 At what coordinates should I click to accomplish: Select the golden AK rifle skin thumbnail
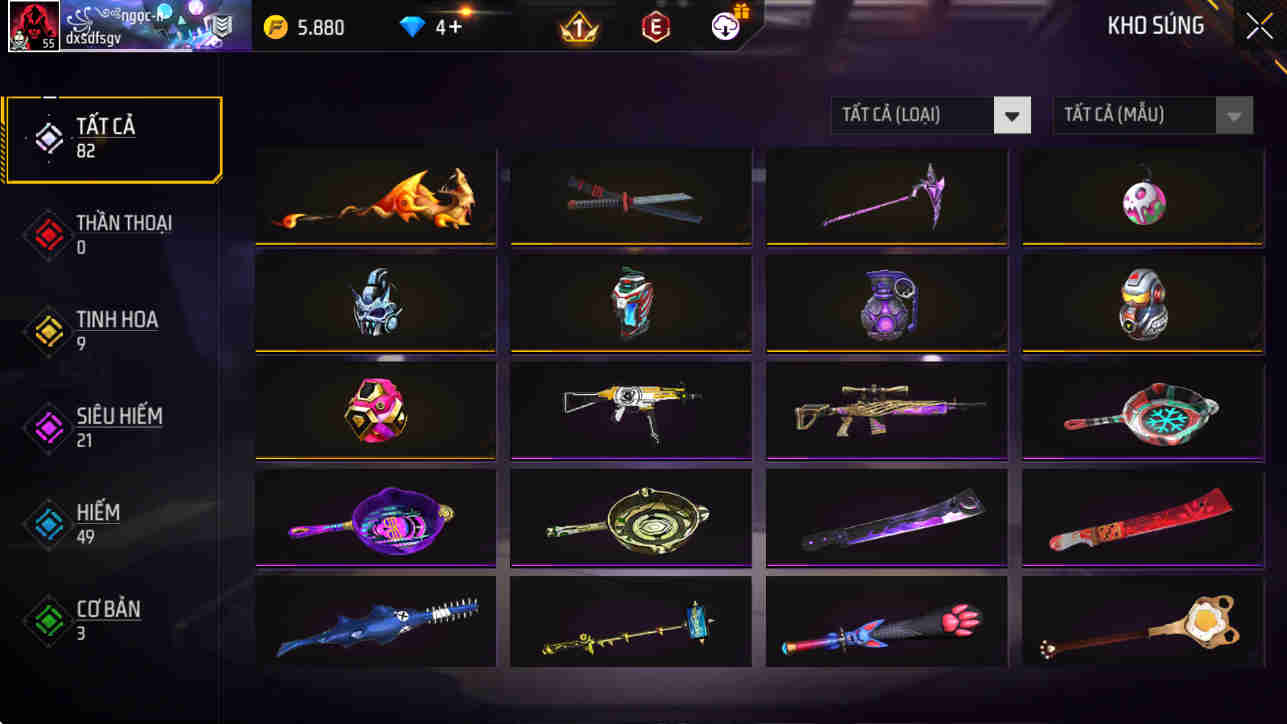pos(630,410)
